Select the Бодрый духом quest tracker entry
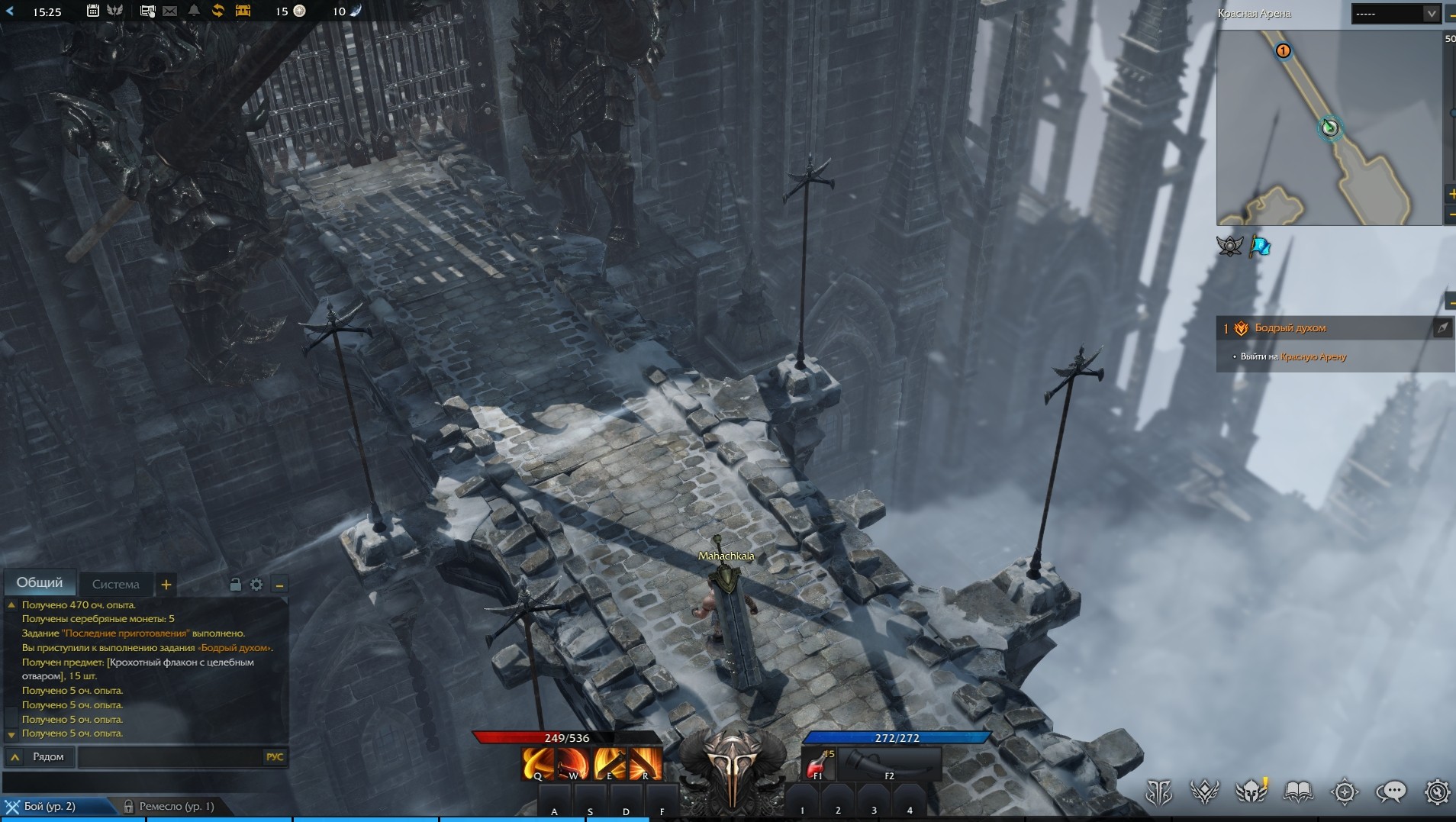This screenshot has height=822, width=1456. click(1290, 328)
